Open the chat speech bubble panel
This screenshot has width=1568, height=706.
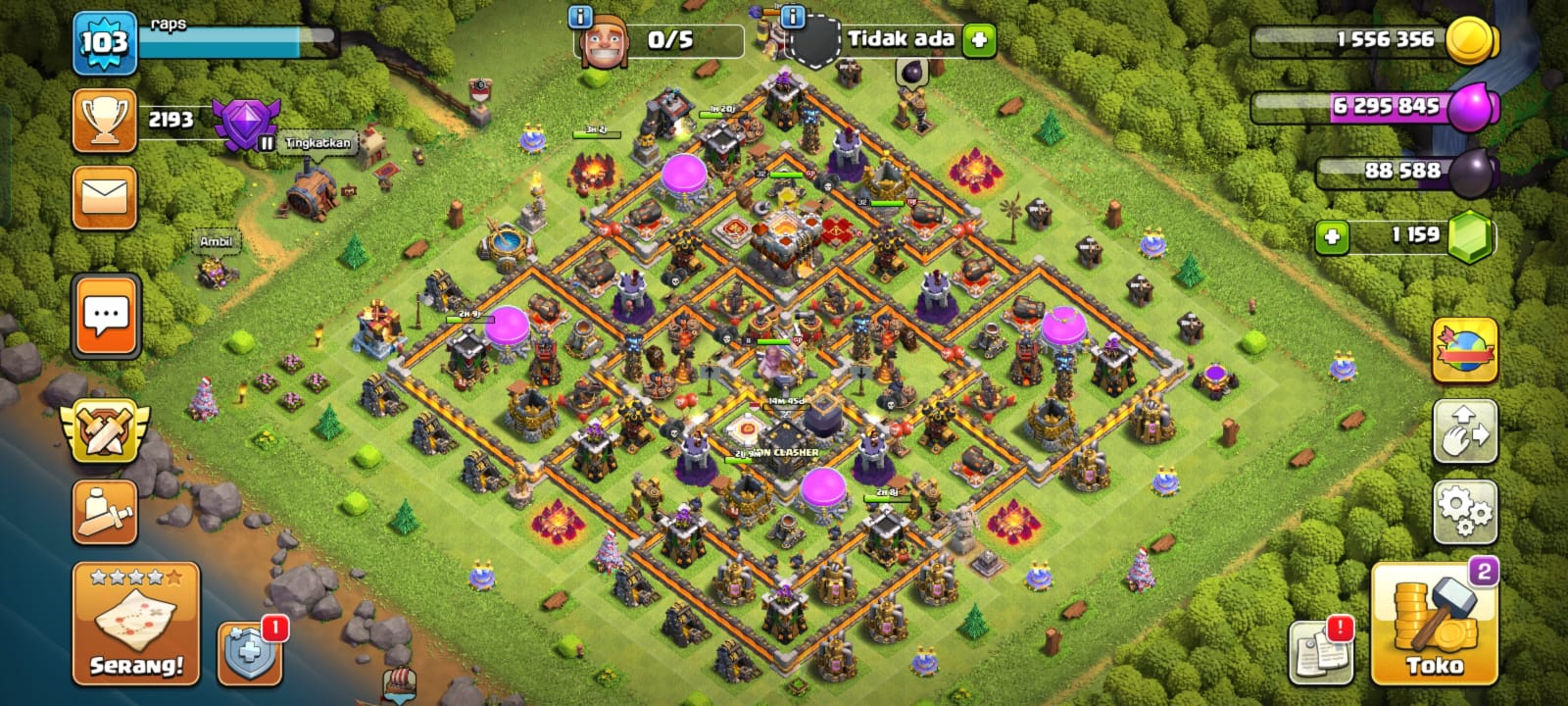pyautogui.click(x=106, y=316)
